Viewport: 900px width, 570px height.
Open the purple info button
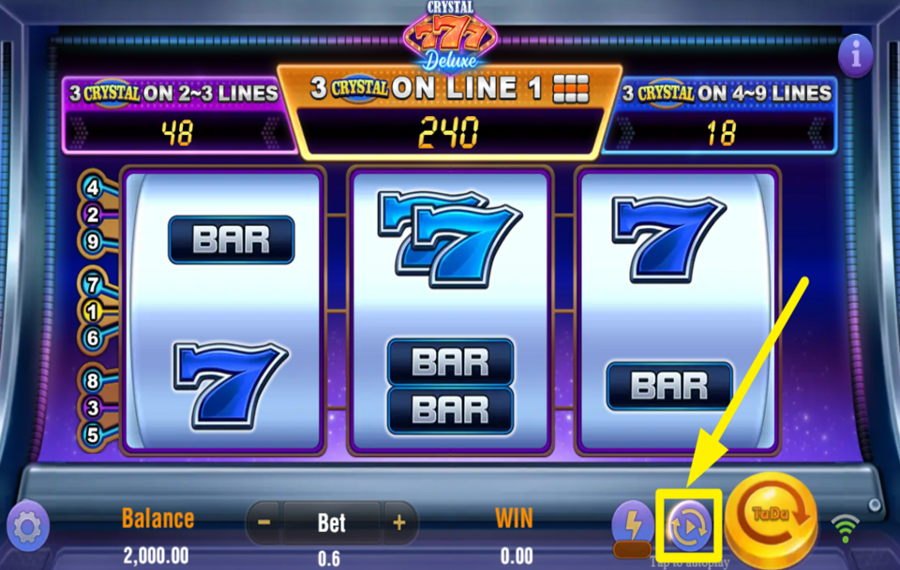click(x=855, y=54)
